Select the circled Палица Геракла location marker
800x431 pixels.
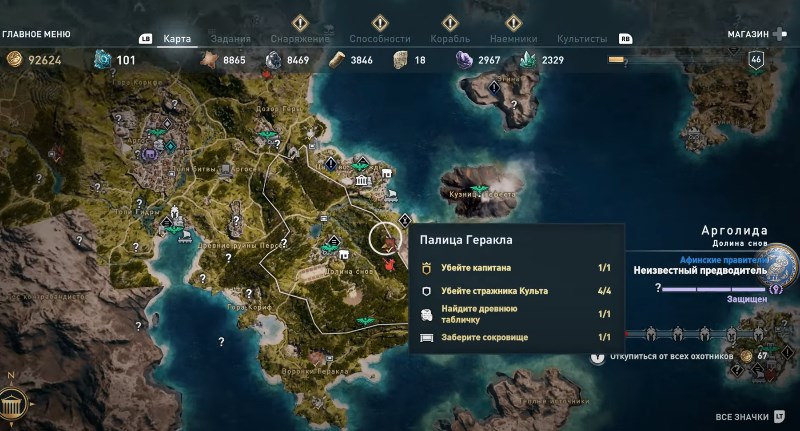[x=386, y=238]
